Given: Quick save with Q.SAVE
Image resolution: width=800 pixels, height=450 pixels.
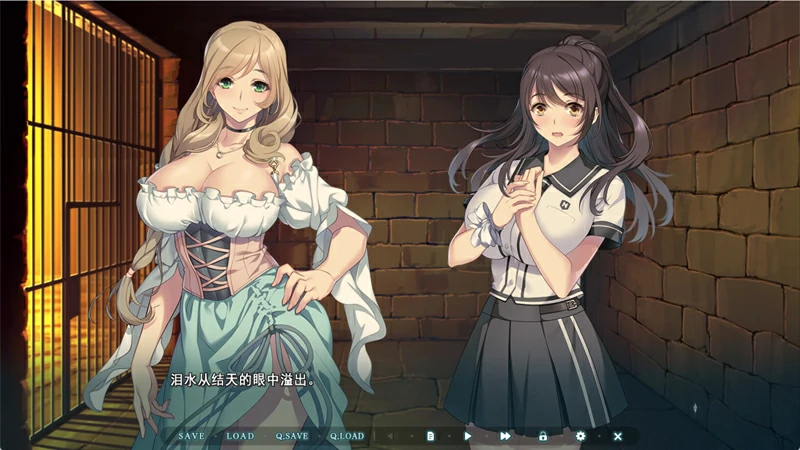Looking at the screenshot, I should click(292, 436).
